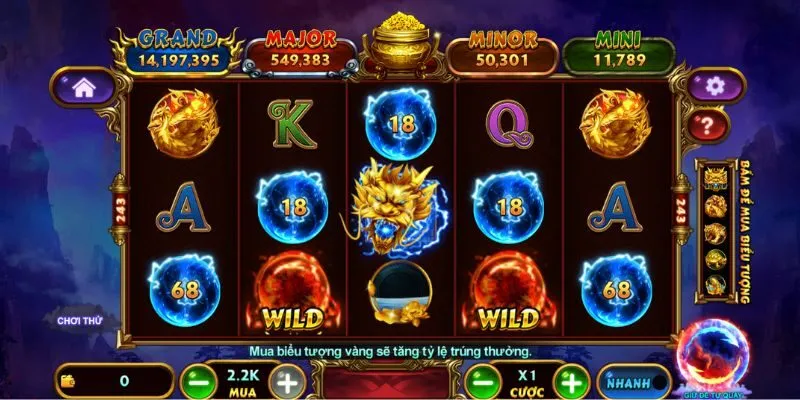Open the gear settings menu
The width and height of the screenshot is (800, 400).
(714, 86)
